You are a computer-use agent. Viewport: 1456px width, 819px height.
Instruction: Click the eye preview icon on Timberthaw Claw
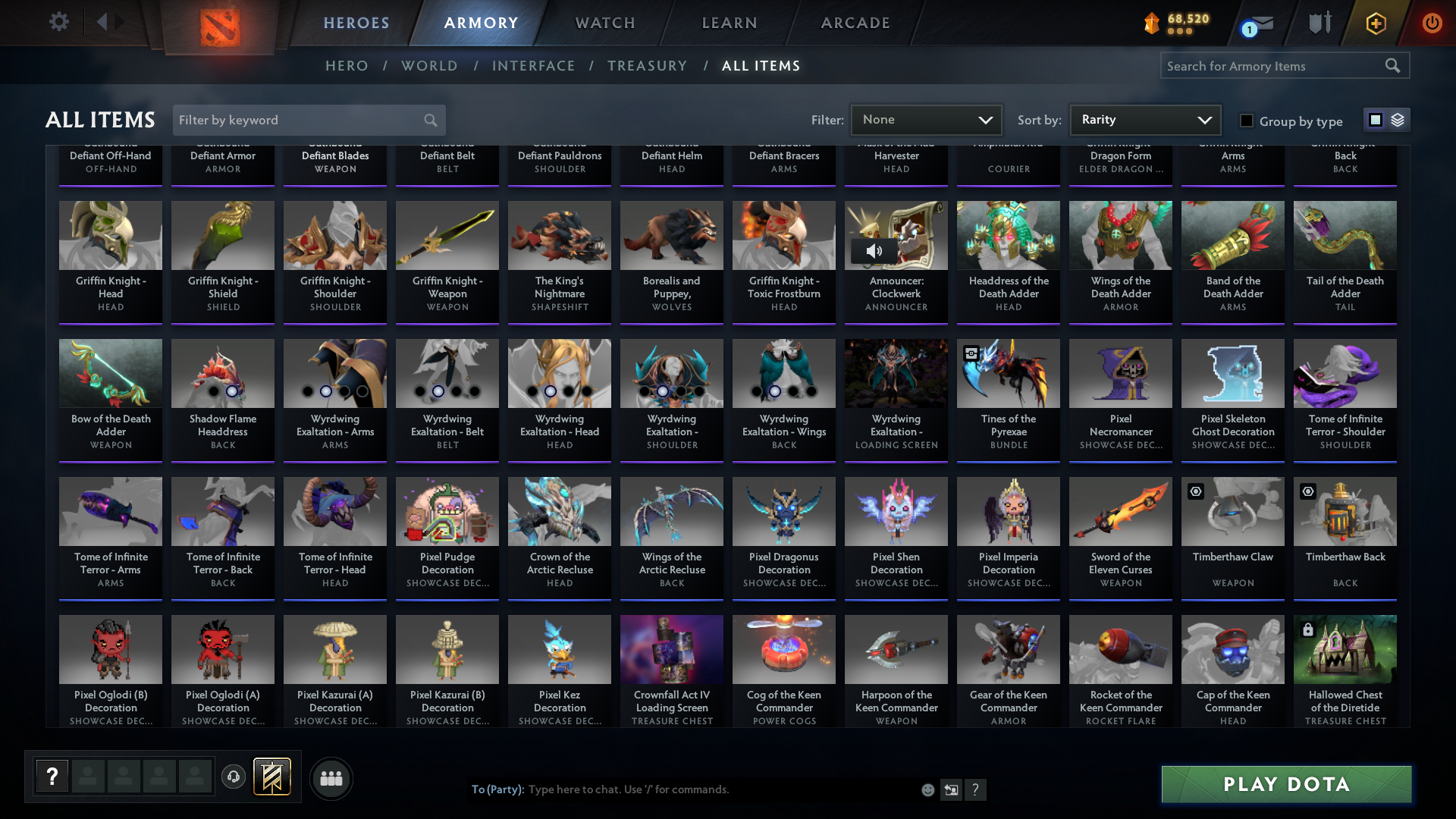coord(1196,491)
